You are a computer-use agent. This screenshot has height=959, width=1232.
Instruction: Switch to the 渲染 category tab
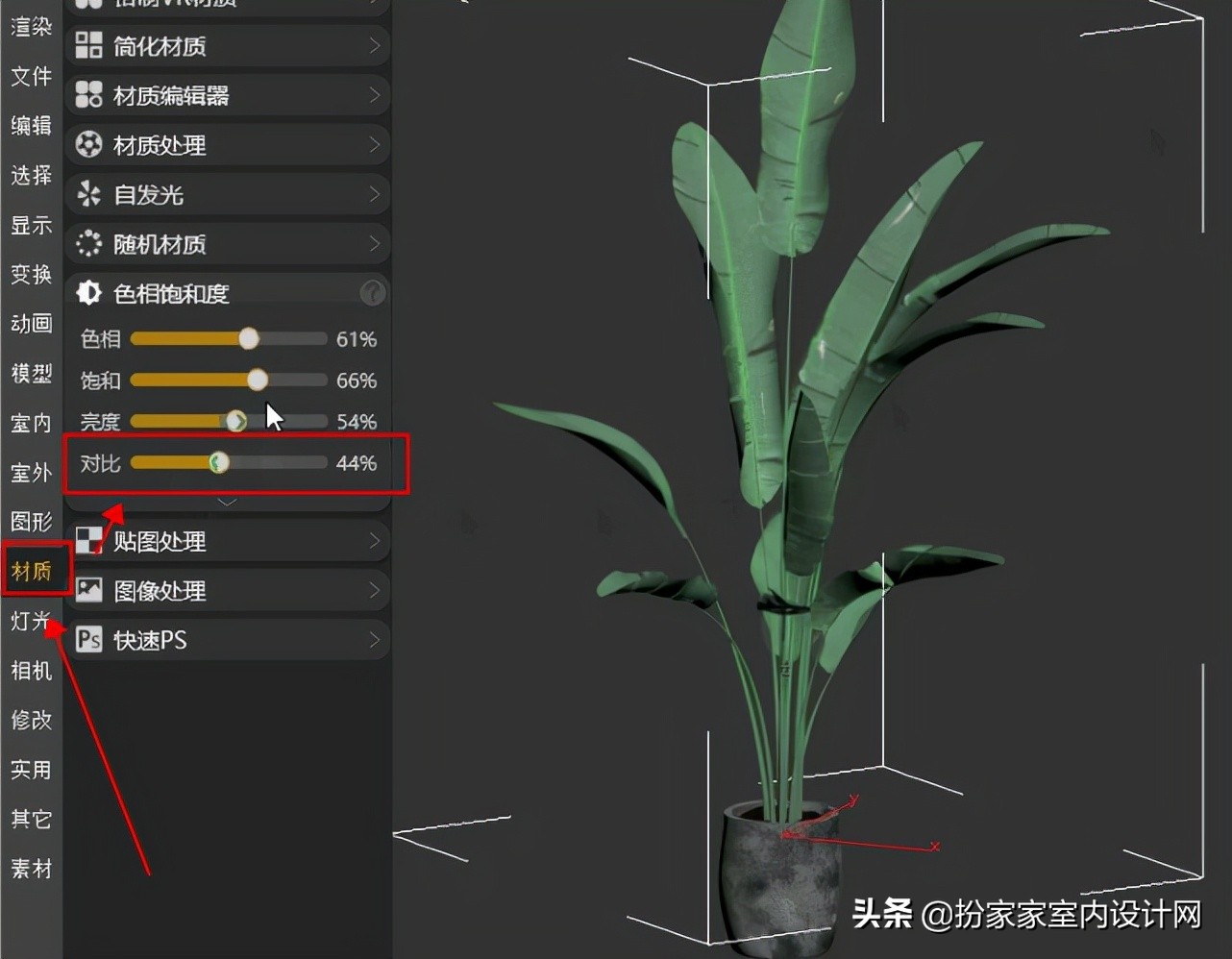point(30,26)
